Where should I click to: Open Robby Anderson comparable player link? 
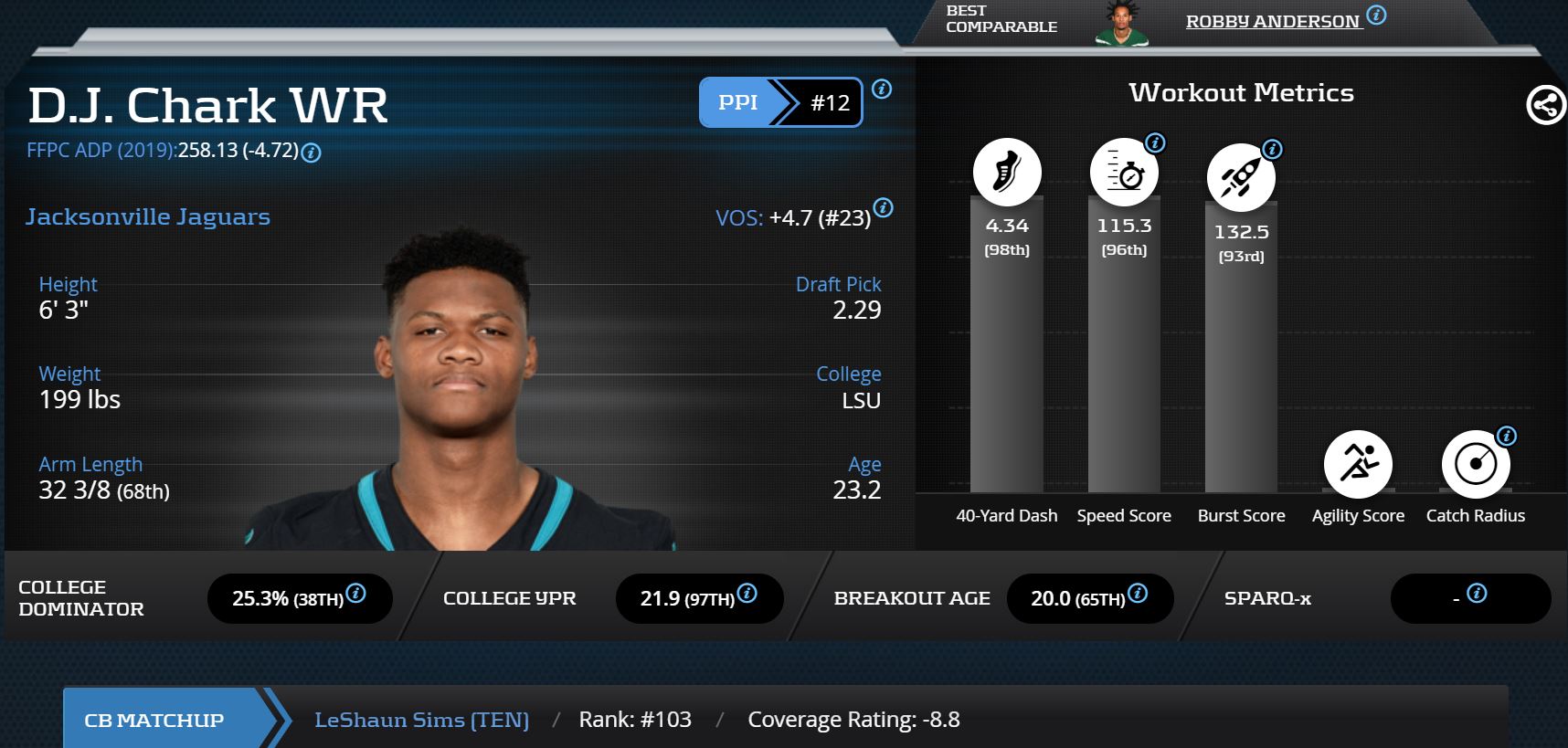(1272, 21)
